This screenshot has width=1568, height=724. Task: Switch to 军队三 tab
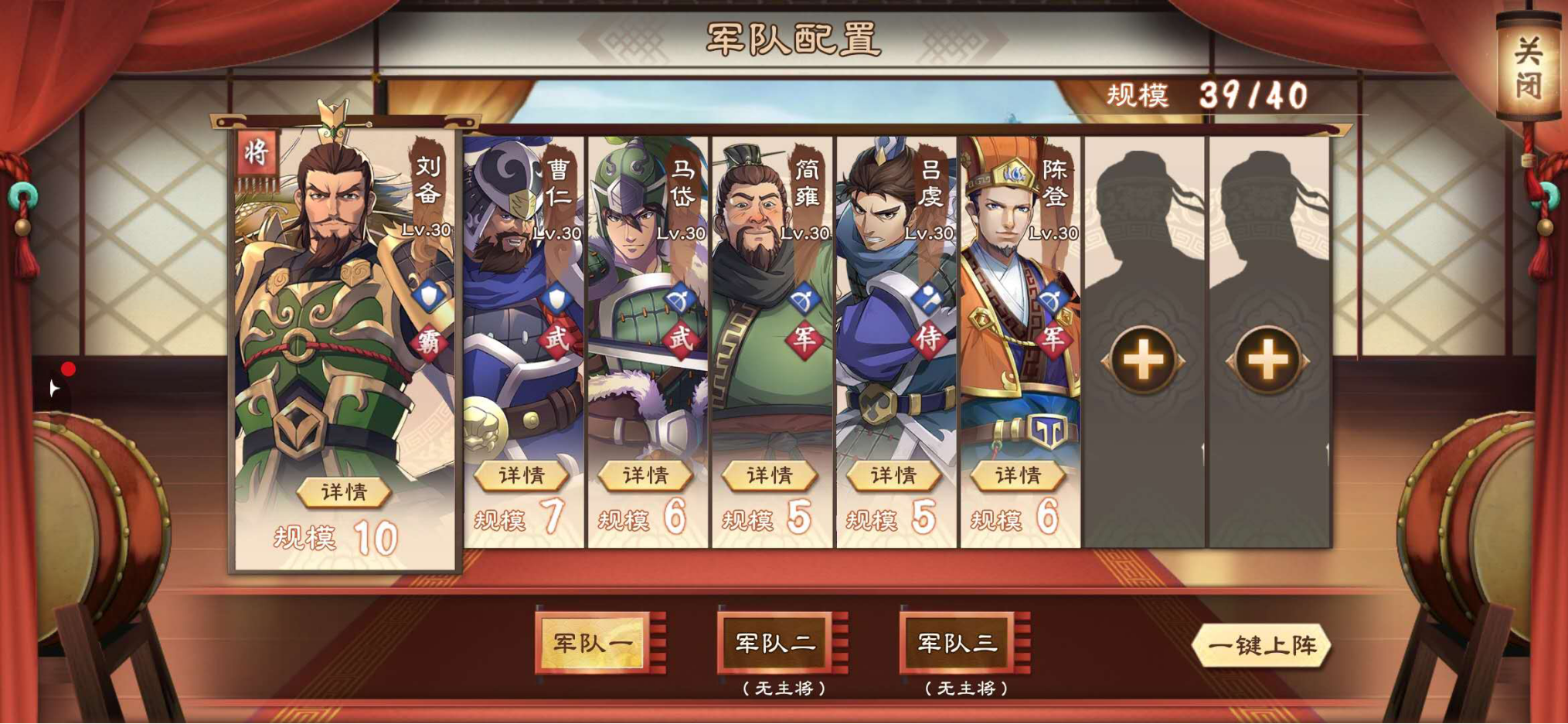pos(957,643)
